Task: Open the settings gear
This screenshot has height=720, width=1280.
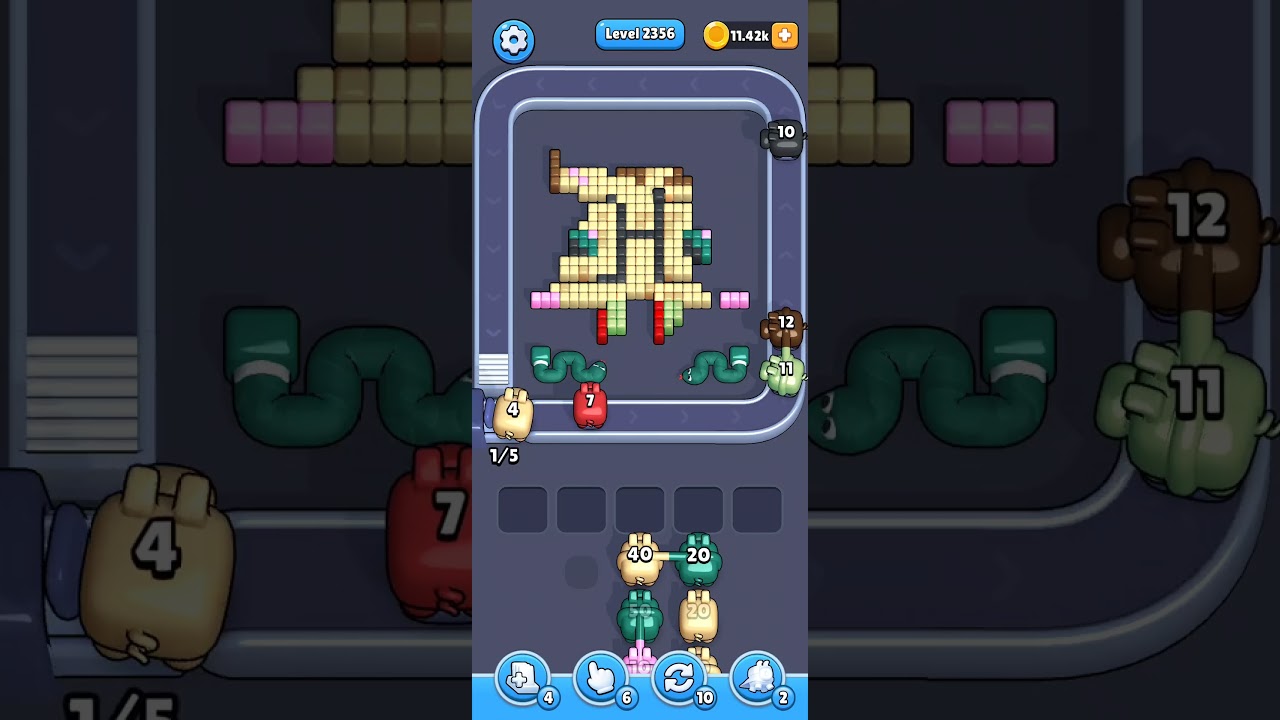Action: (x=514, y=40)
